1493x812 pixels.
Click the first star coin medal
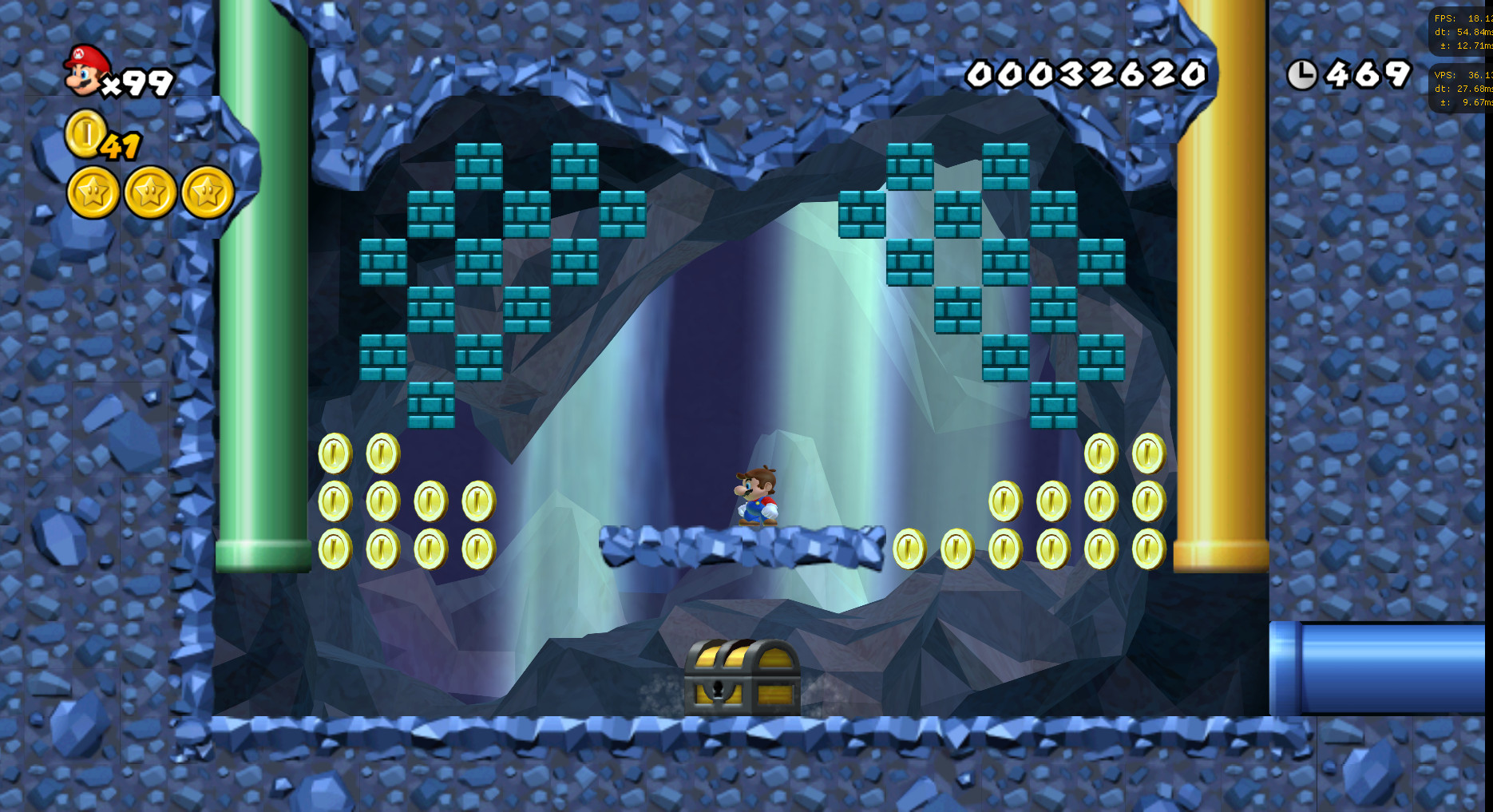(x=93, y=192)
